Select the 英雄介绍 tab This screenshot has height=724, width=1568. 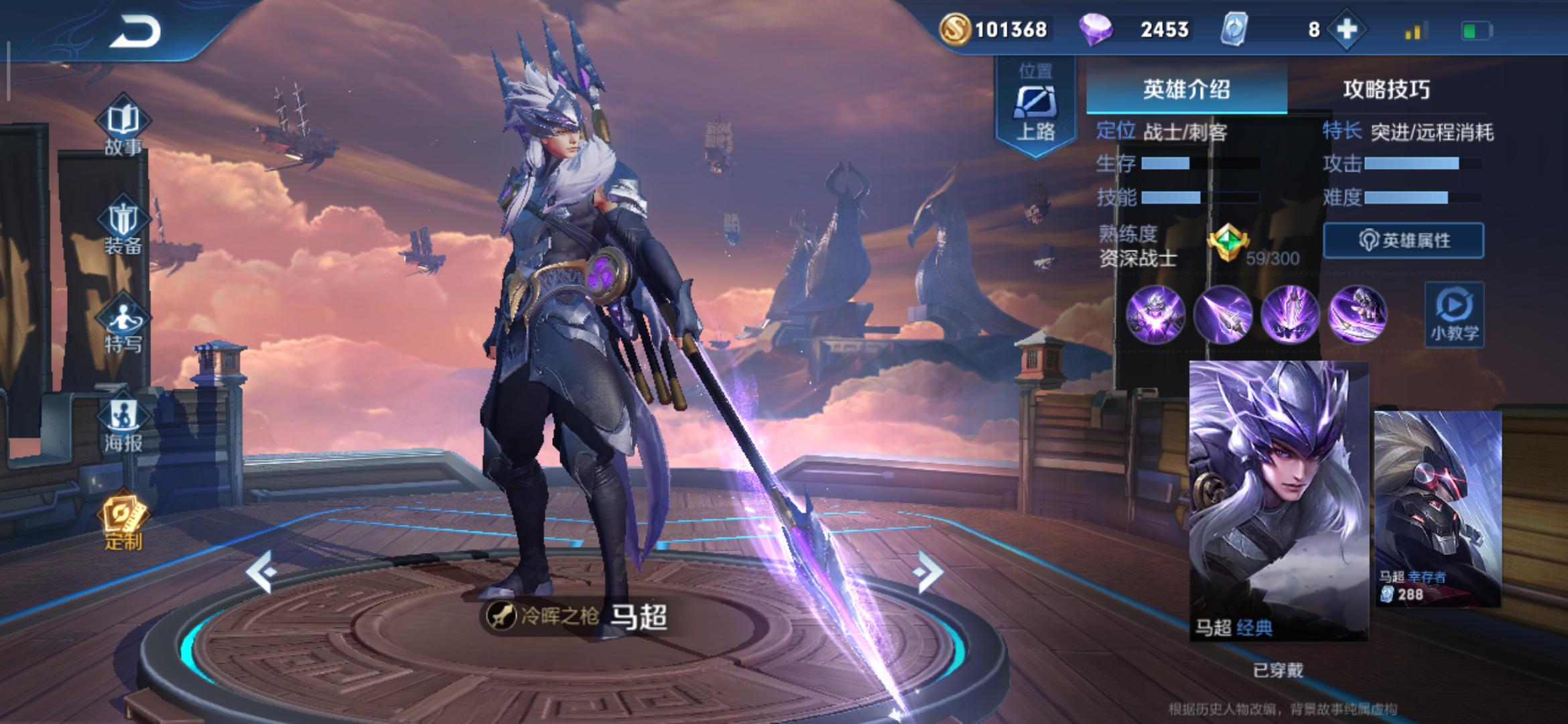pos(1186,89)
